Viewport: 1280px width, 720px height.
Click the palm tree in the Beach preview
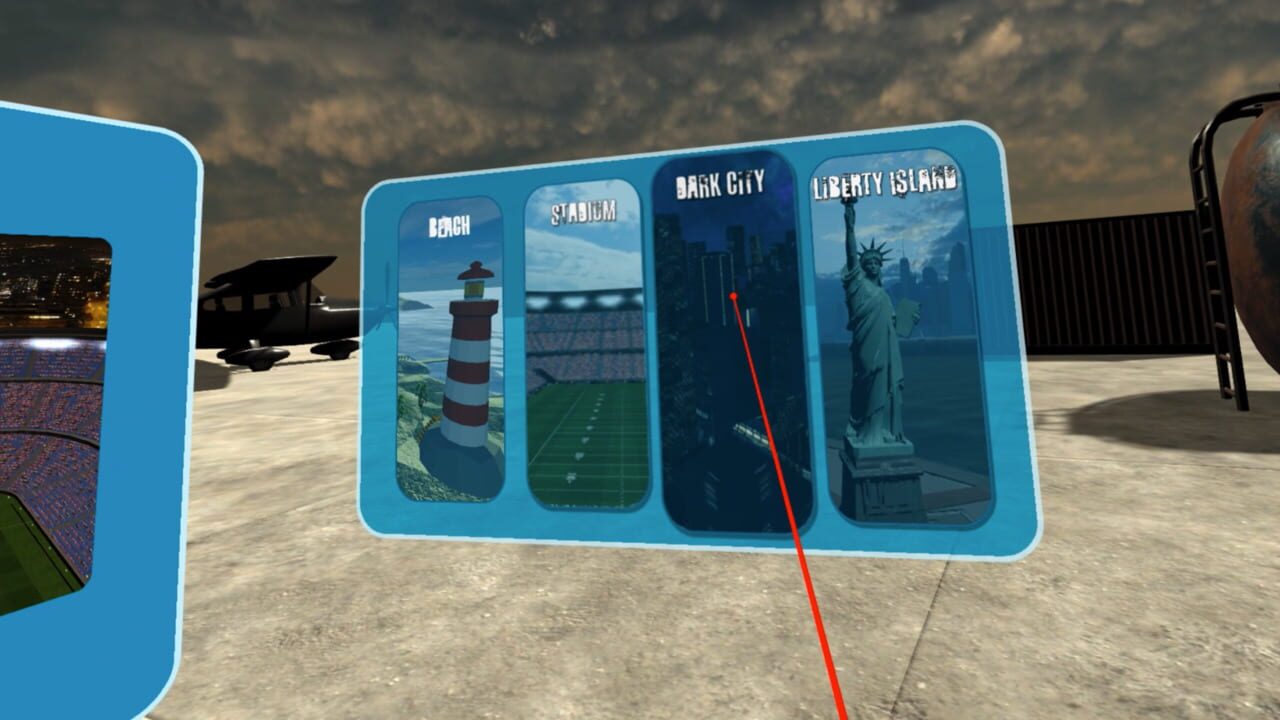421,395
